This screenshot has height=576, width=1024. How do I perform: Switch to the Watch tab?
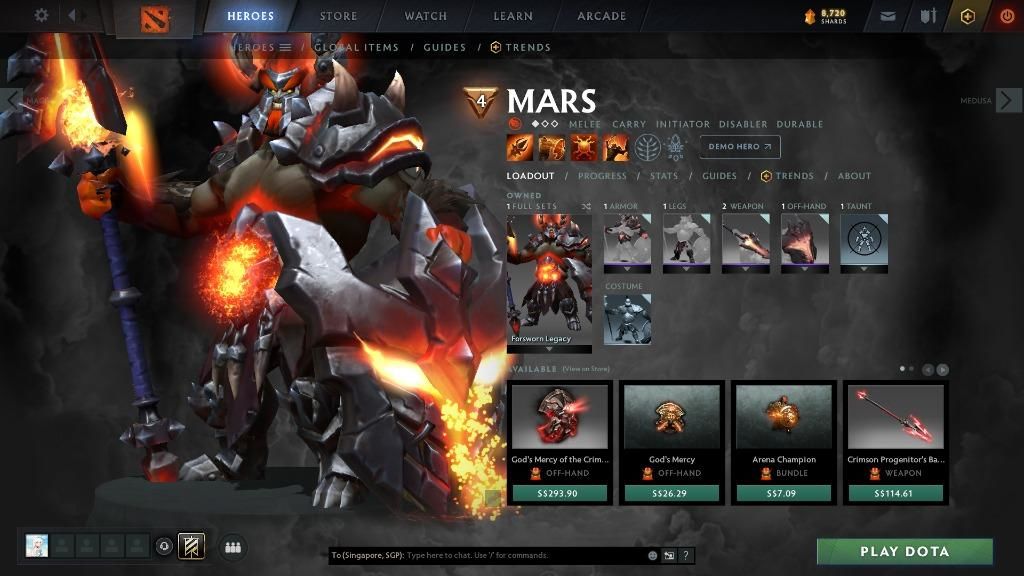[425, 16]
